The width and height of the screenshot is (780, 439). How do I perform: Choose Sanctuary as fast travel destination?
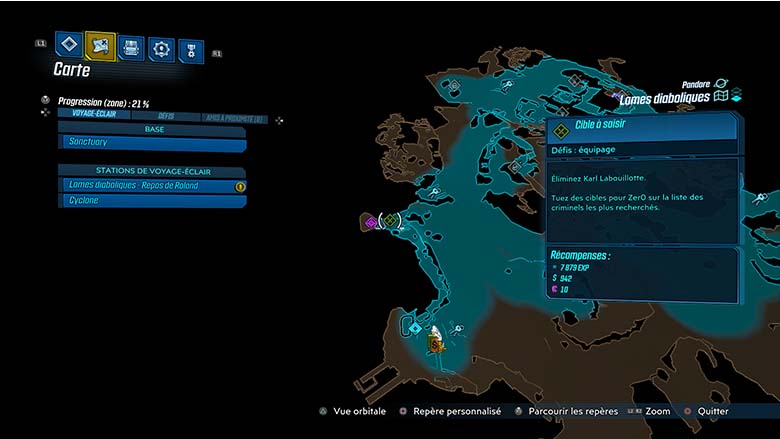pos(152,143)
